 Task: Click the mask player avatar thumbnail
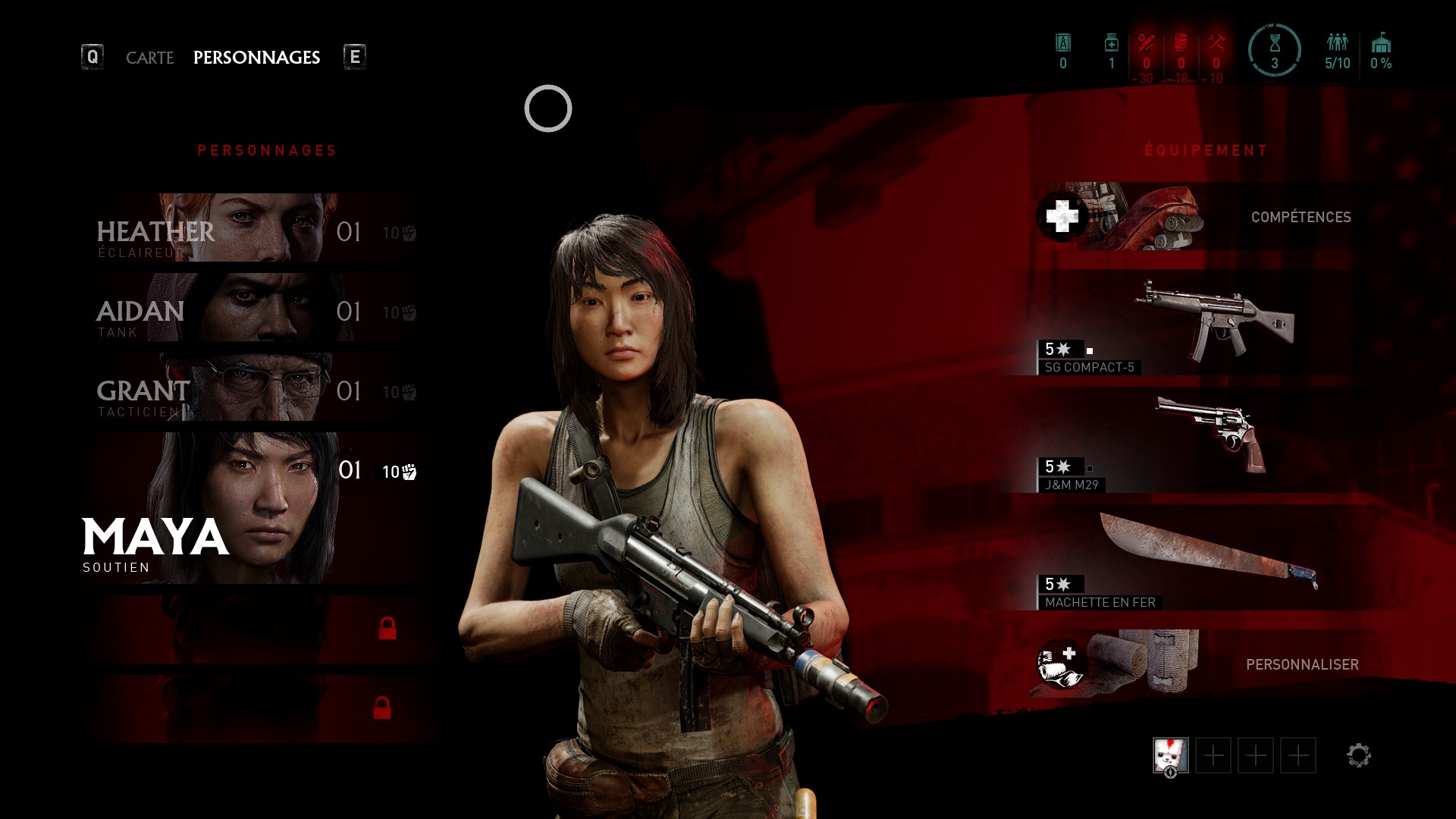coord(1170,755)
